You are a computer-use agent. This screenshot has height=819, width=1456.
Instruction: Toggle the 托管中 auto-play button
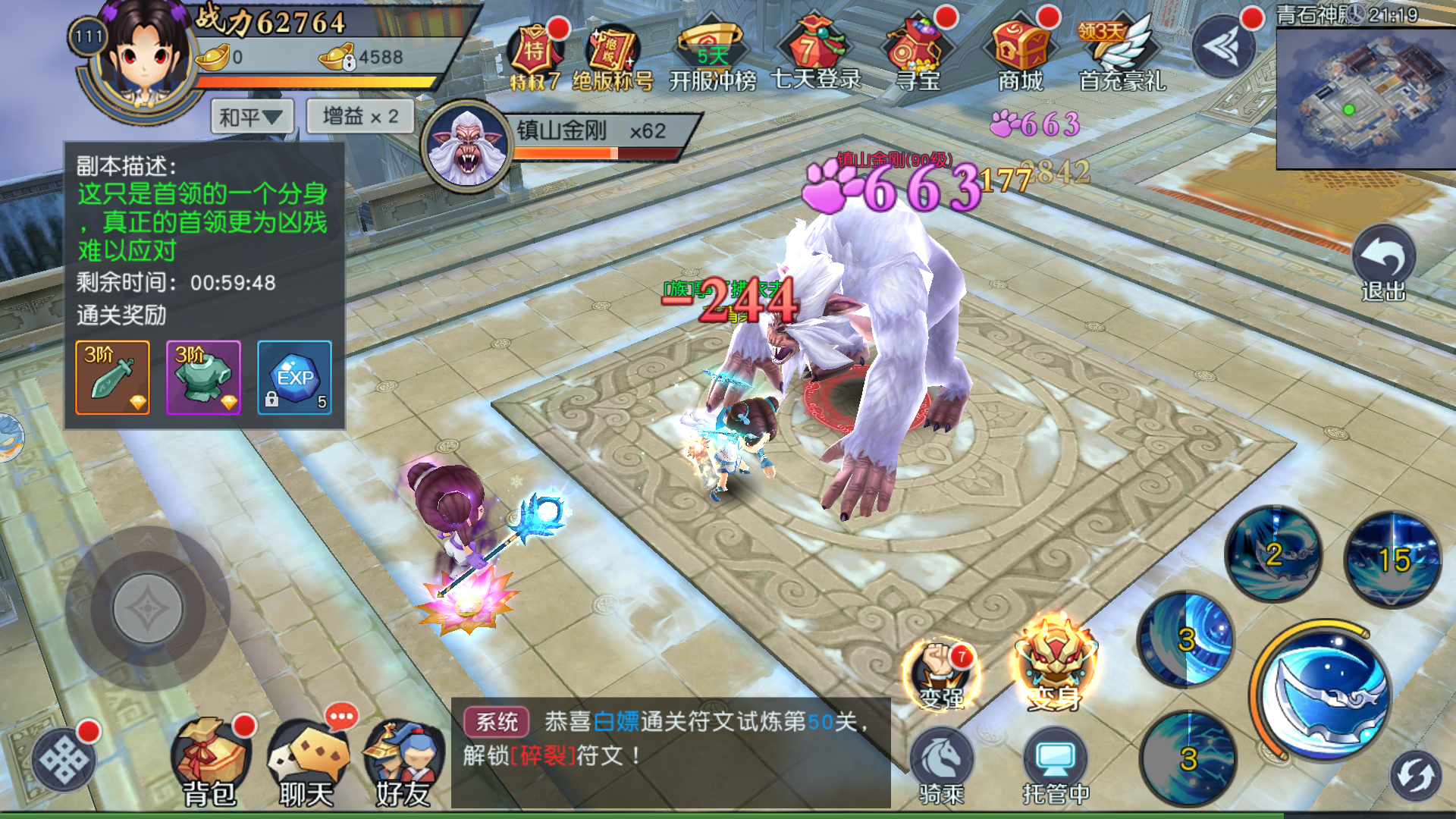(x=1055, y=766)
